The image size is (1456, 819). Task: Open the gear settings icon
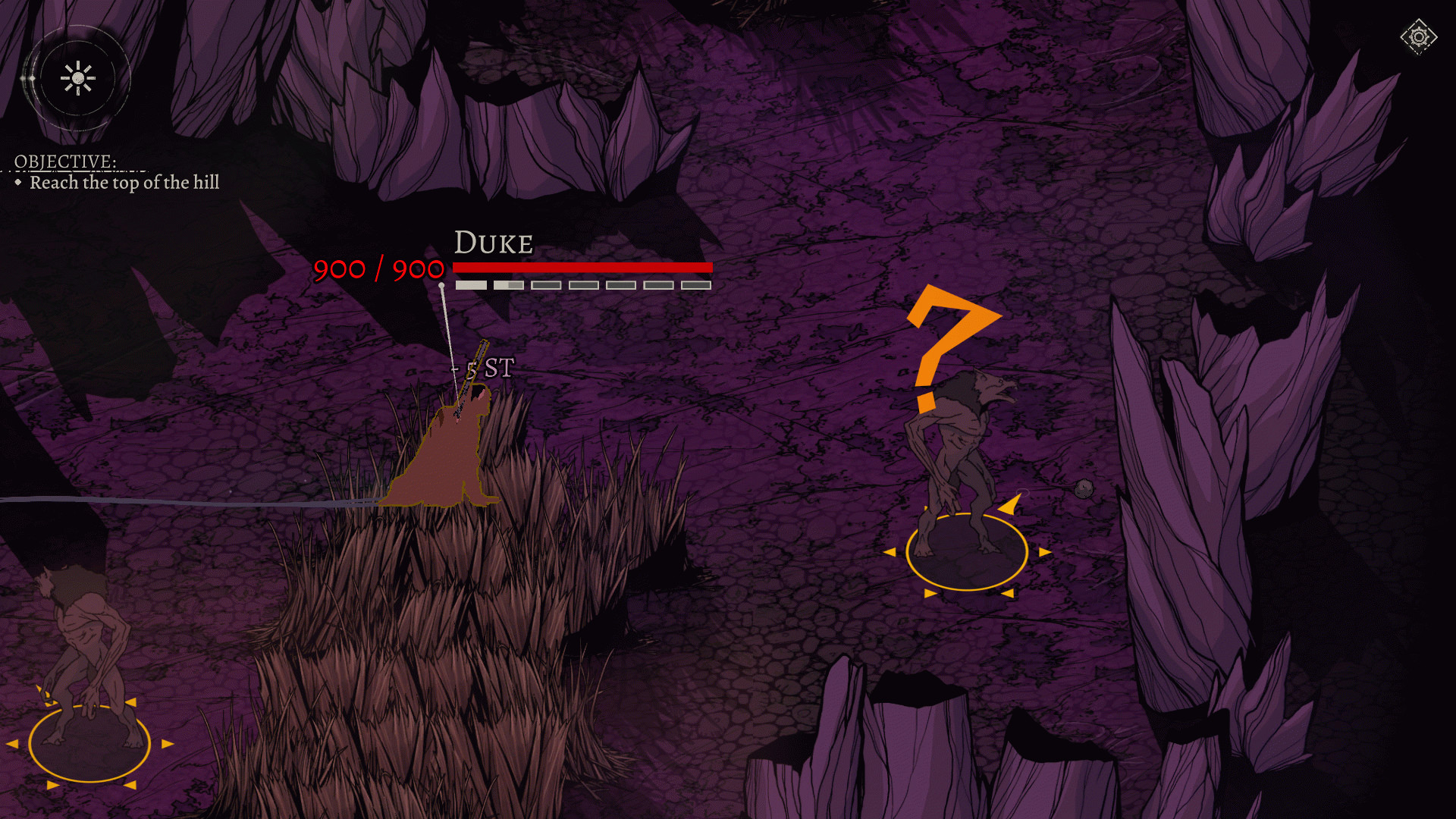pos(1418,36)
